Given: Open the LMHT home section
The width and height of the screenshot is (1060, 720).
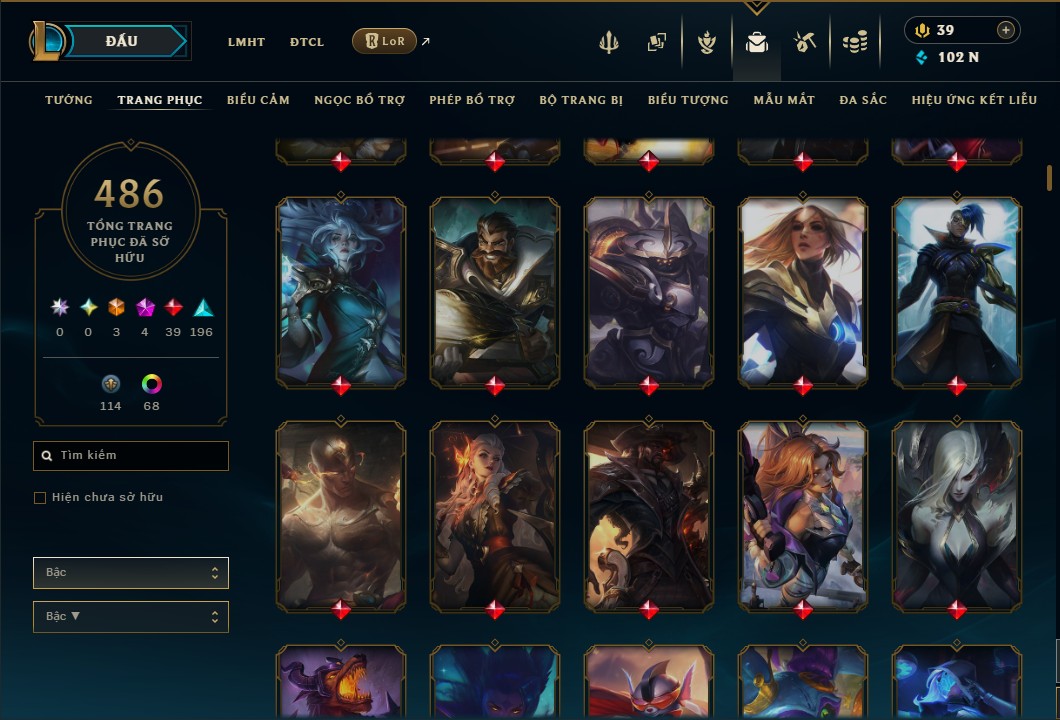Looking at the screenshot, I should coord(246,42).
